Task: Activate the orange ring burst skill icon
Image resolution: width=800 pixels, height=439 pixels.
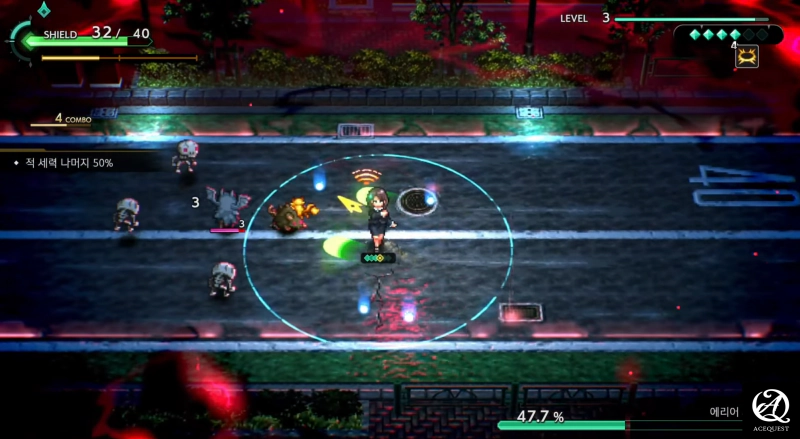Action: coord(746,57)
